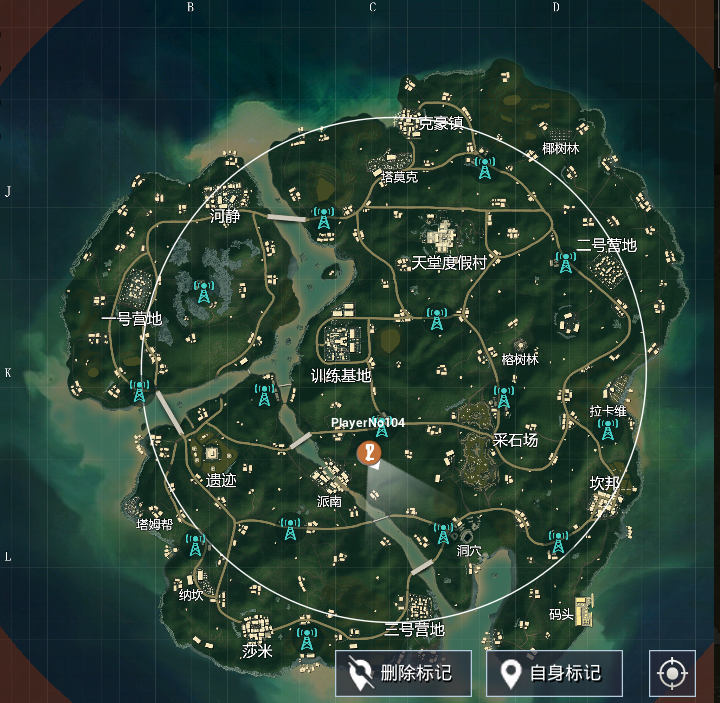
Task: Mark the 坎邦 town label
Action: coord(604,483)
